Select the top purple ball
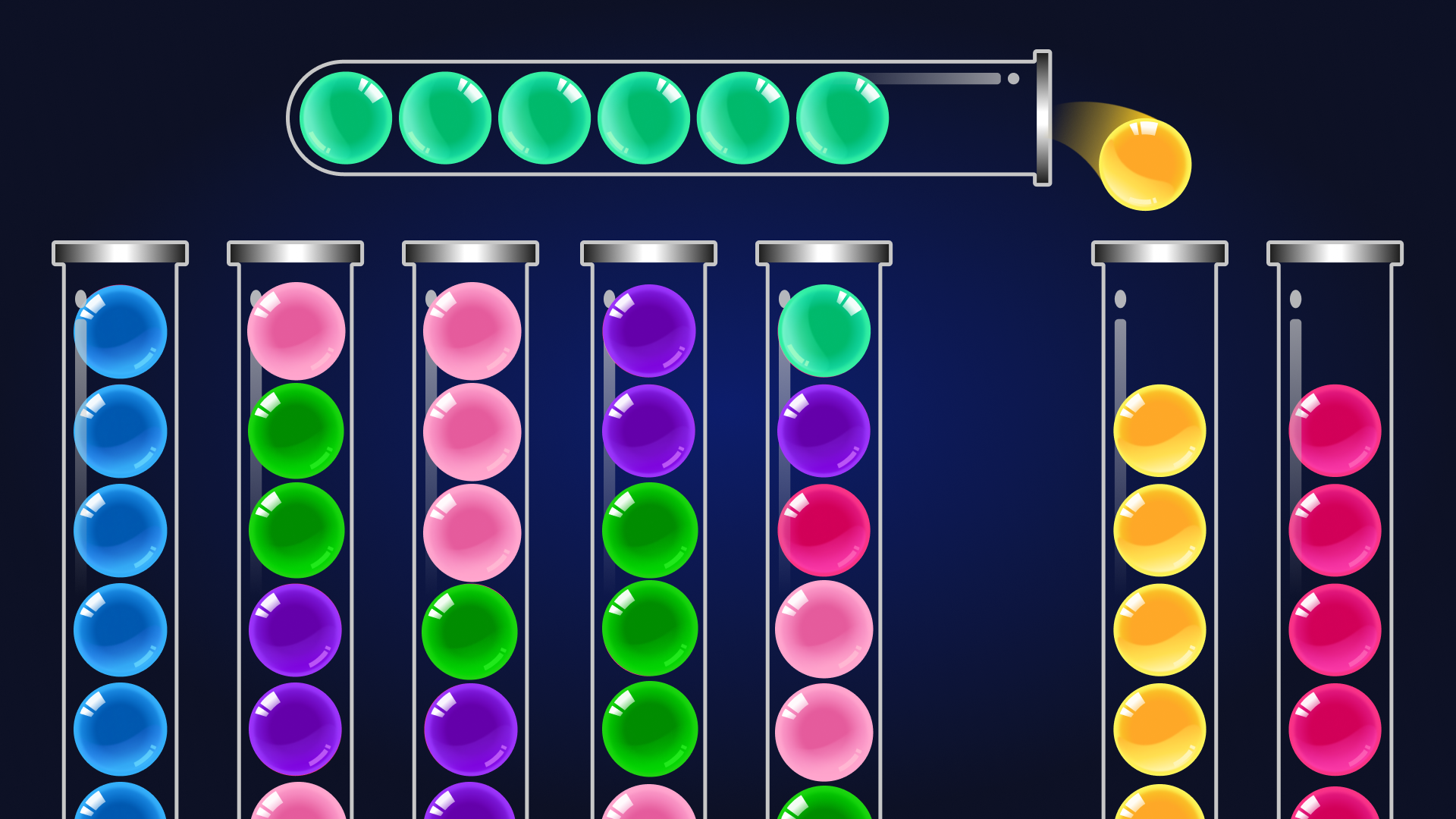This screenshot has width=1456, height=819. click(648, 330)
